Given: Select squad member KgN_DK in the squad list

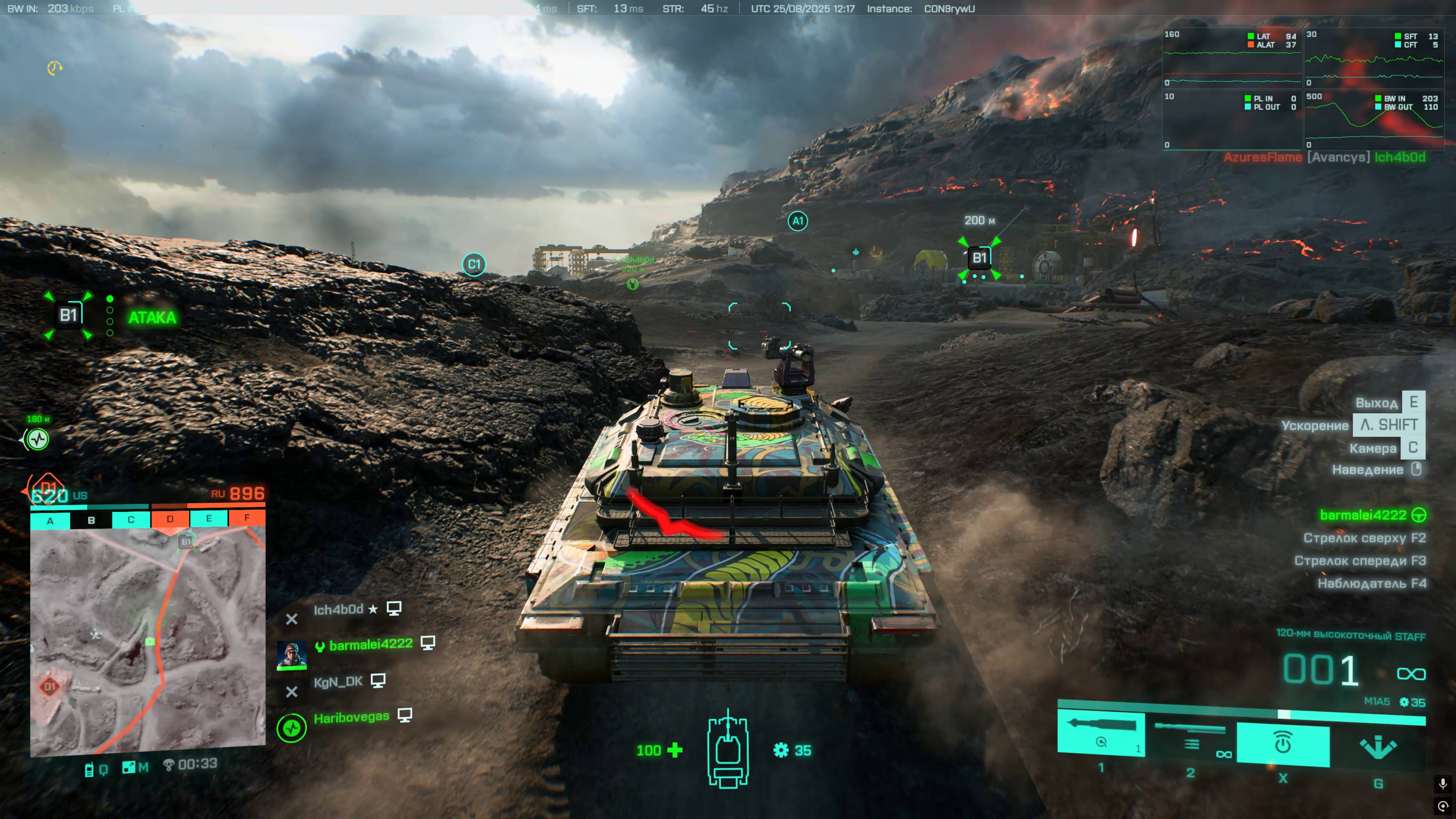Looking at the screenshot, I should (x=338, y=682).
